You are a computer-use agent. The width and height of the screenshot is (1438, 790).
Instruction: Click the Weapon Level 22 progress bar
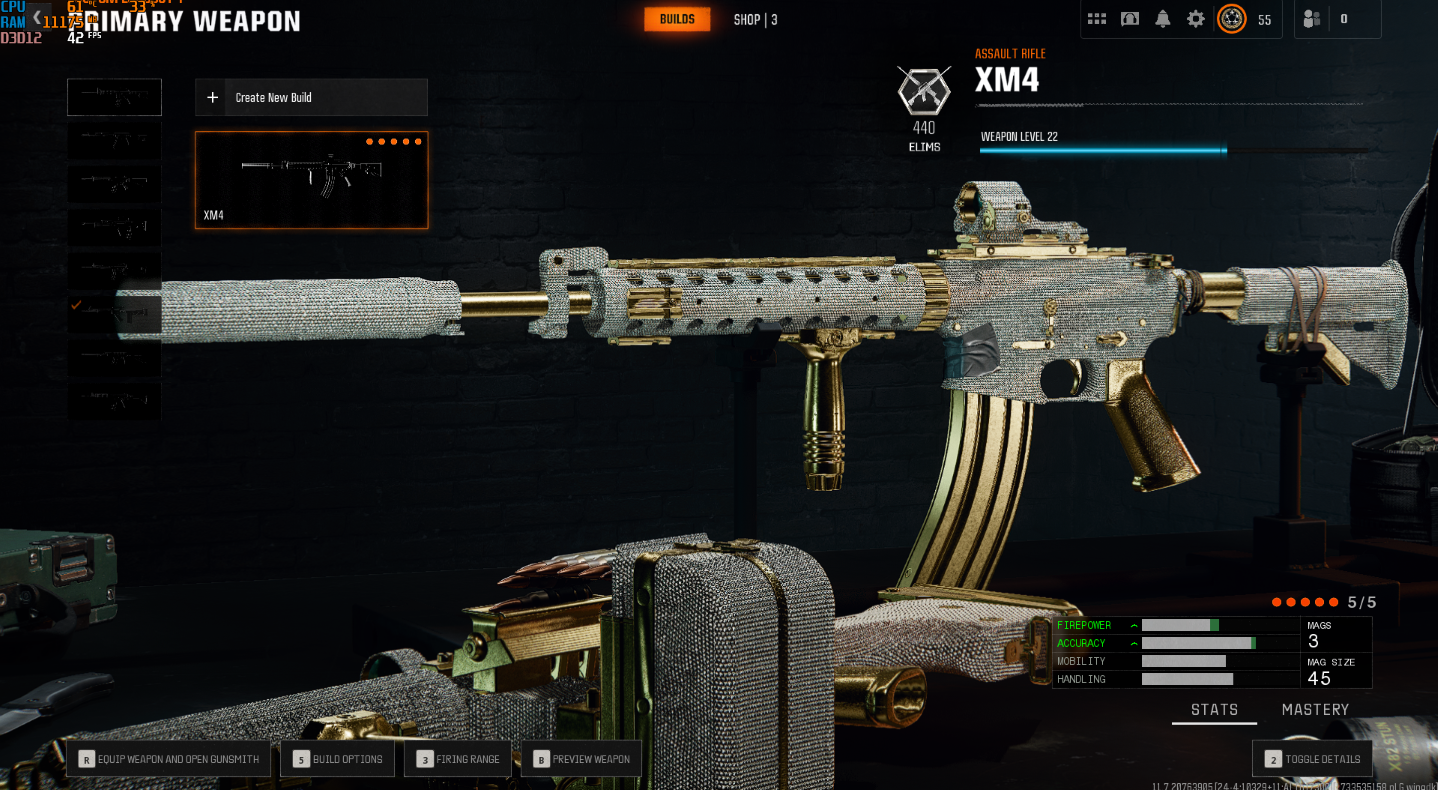[x=1103, y=150]
